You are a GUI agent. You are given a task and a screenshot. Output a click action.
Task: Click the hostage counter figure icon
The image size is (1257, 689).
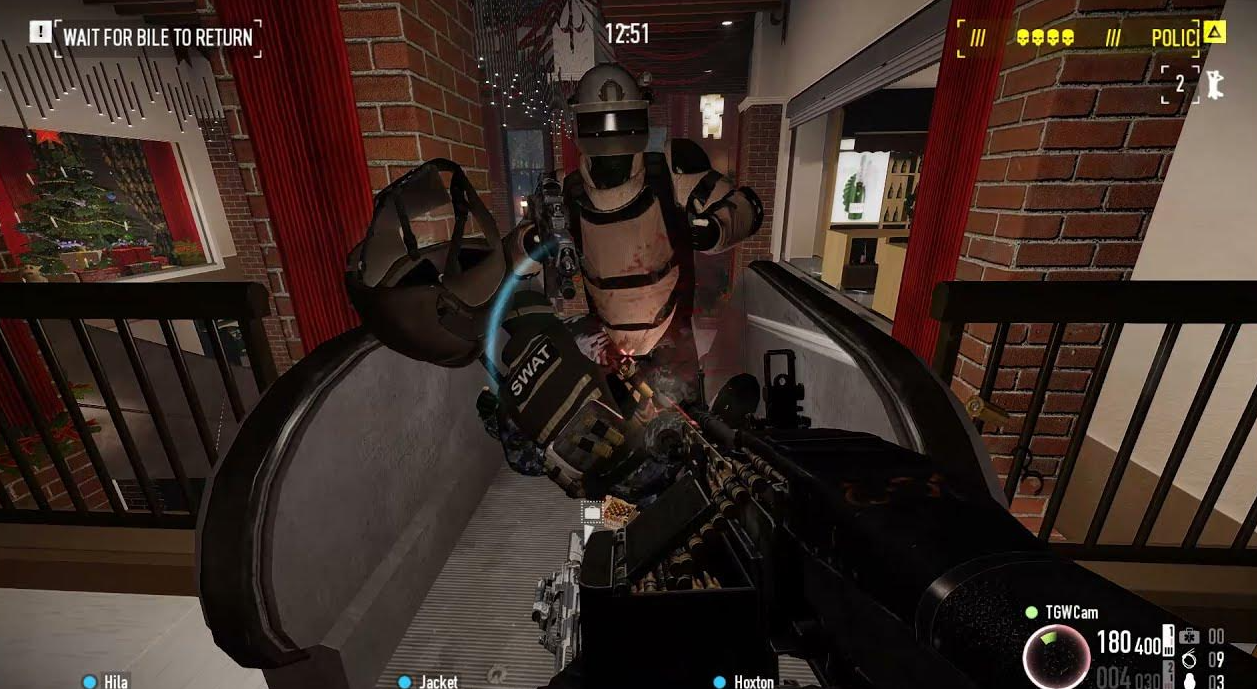(x=1215, y=86)
